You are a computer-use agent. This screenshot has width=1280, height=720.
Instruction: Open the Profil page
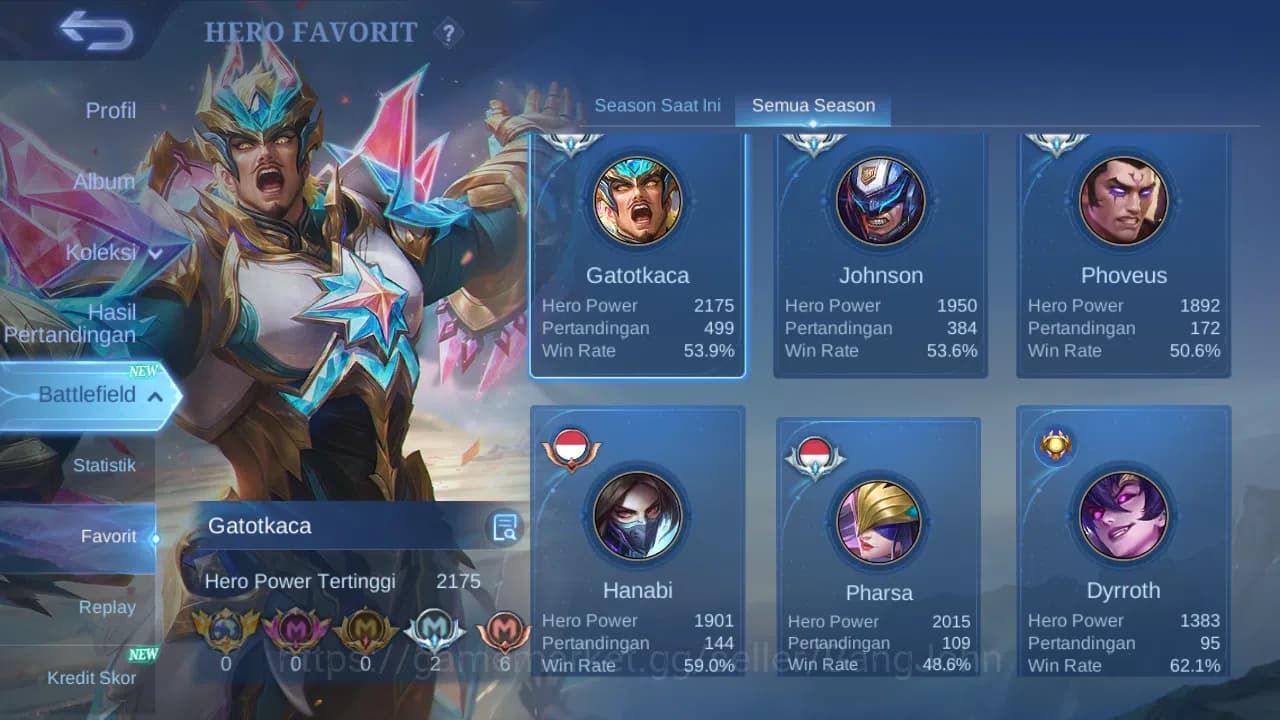click(110, 110)
